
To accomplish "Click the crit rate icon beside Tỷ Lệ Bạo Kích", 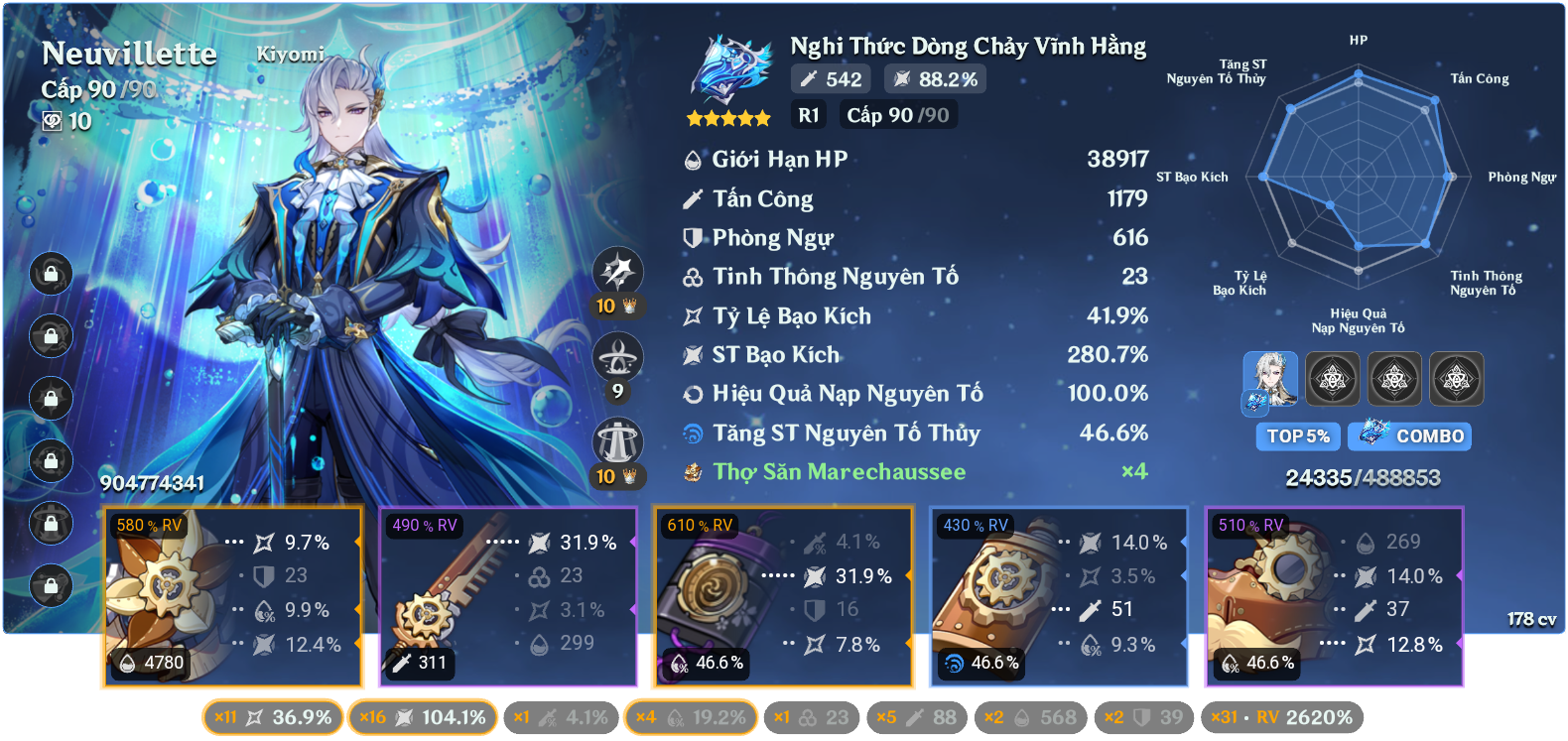I will pos(692,316).
